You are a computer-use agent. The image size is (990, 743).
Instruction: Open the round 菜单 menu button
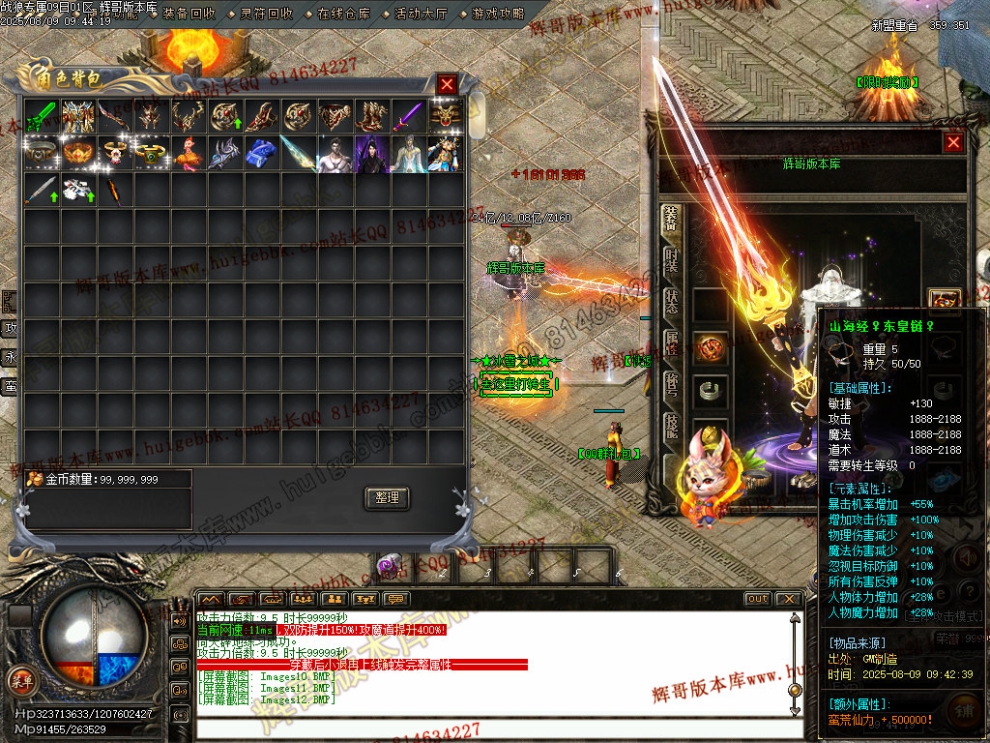[20, 681]
